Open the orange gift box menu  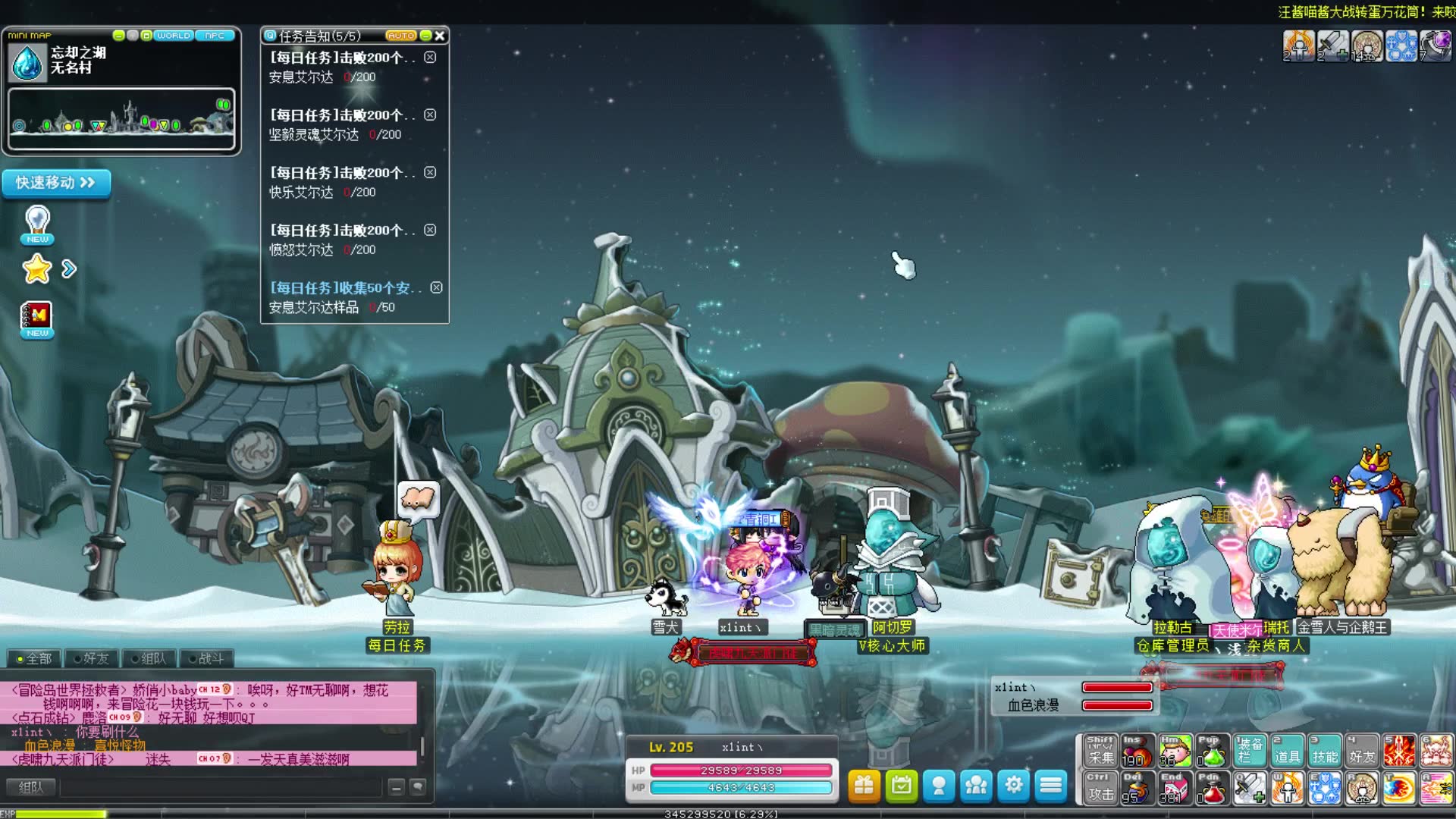864,786
